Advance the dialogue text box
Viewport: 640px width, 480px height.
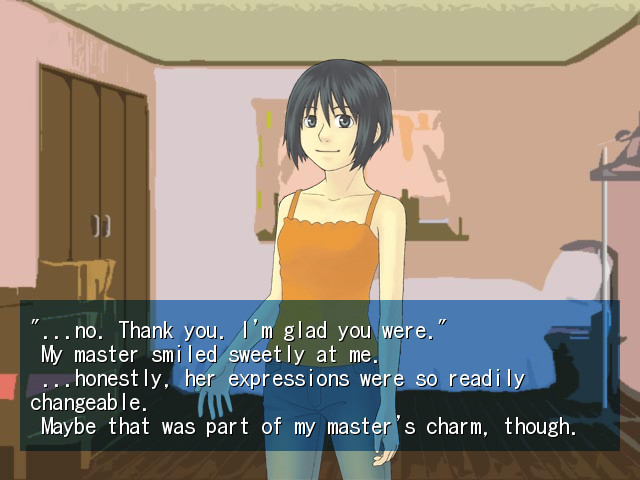click(320, 376)
